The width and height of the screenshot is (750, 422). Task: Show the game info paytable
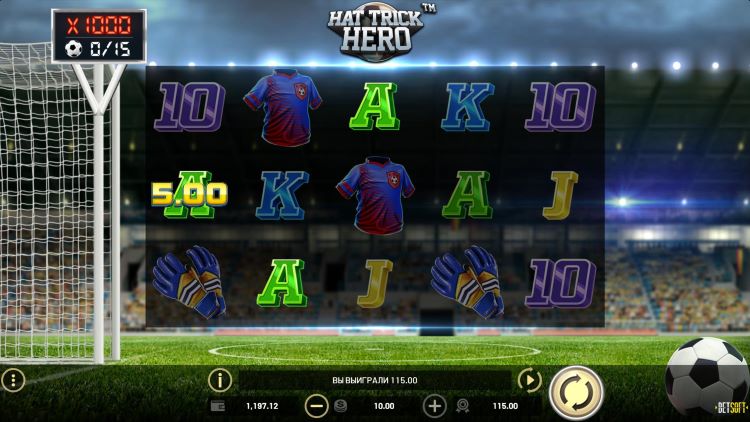[220, 380]
